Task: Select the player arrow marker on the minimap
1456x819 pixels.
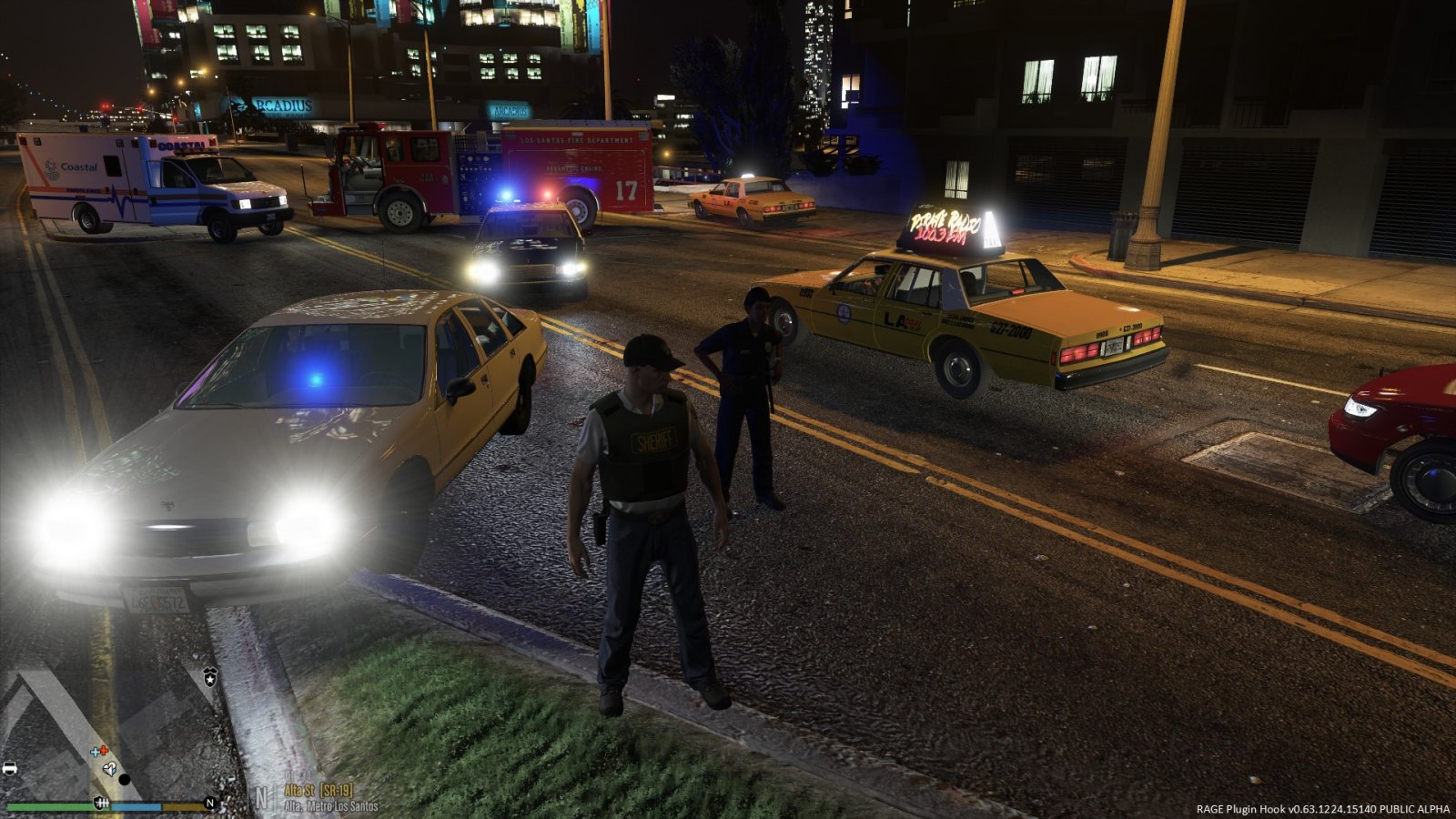Action: pos(109,769)
